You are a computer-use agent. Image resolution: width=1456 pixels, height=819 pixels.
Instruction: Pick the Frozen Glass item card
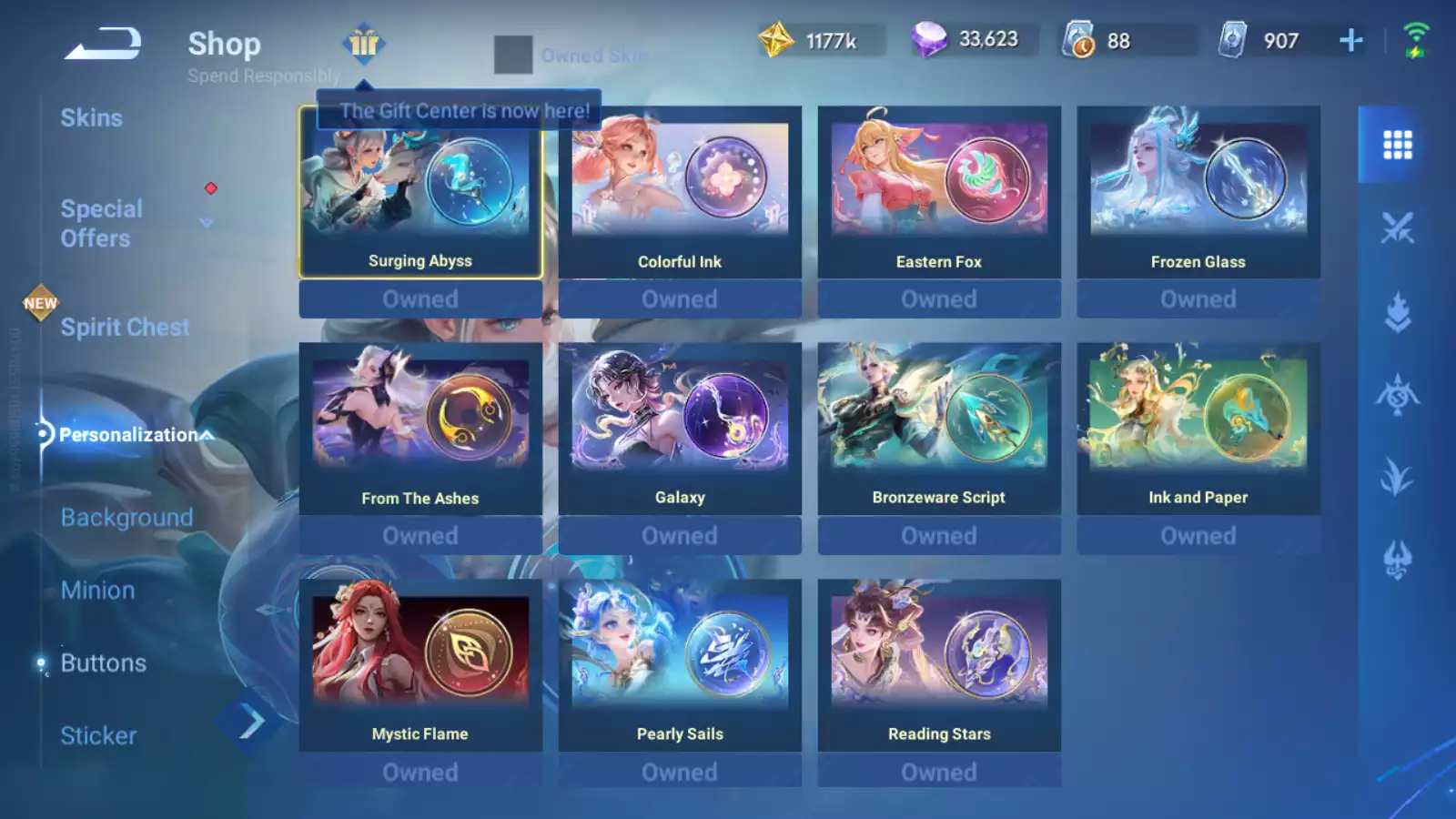pyautogui.click(x=1198, y=192)
